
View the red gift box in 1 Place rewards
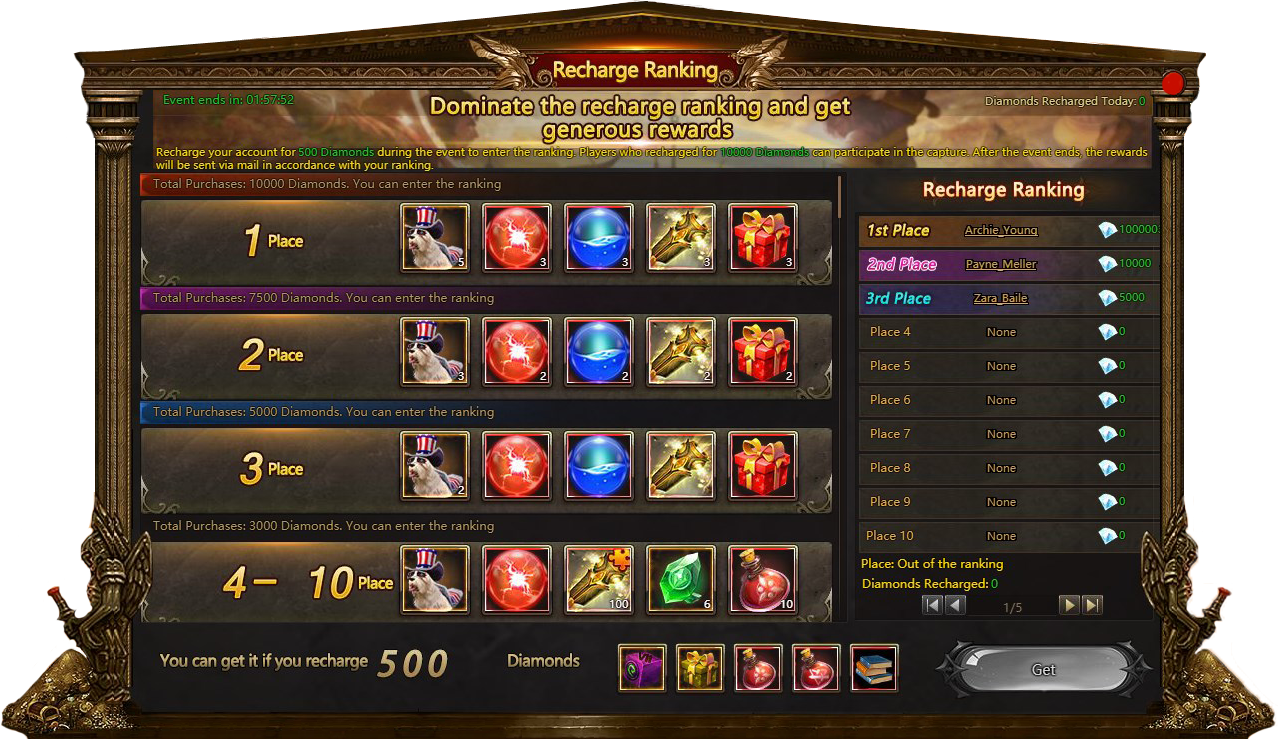pyautogui.click(x=763, y=238)
